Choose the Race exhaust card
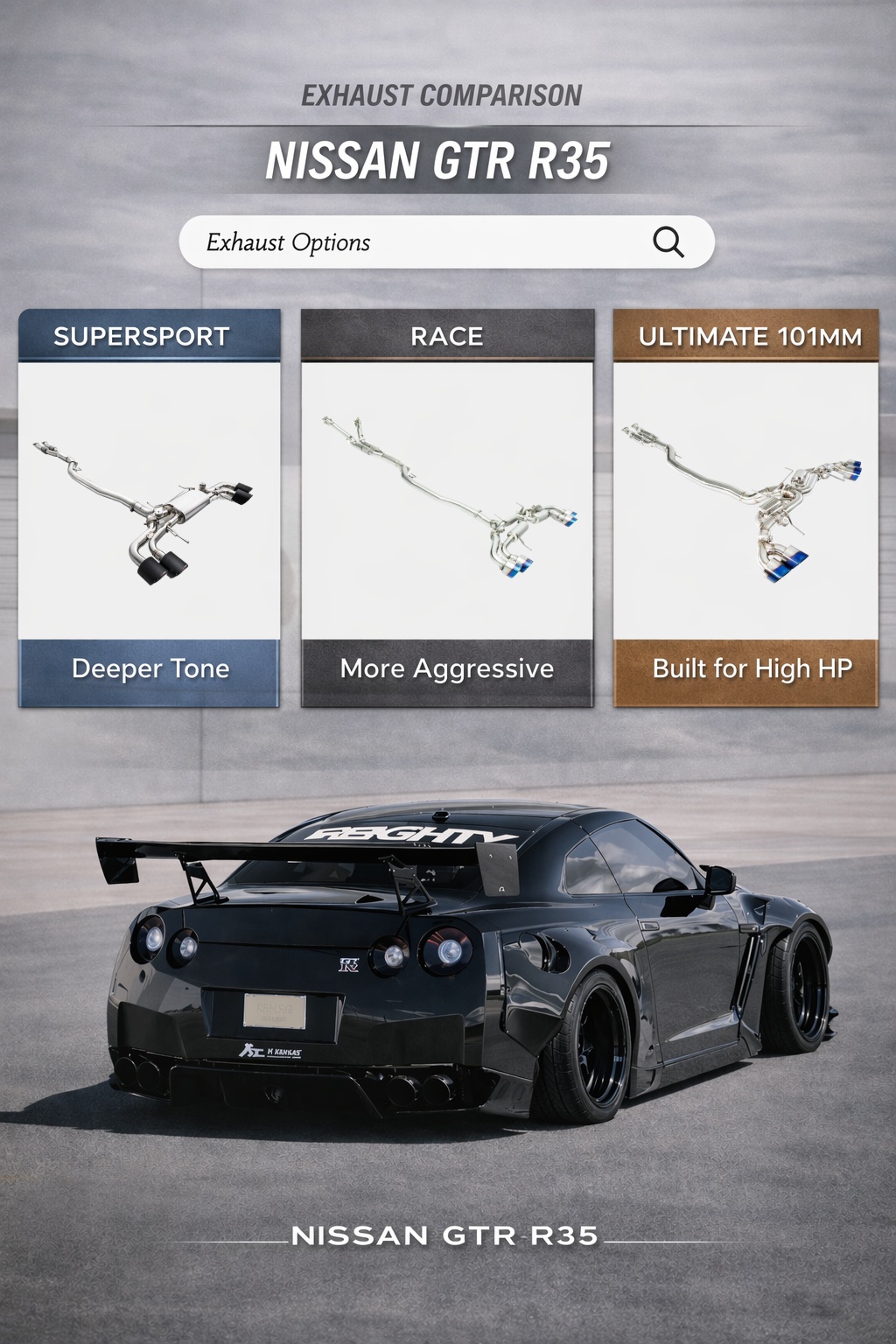 tap(447, 507)
